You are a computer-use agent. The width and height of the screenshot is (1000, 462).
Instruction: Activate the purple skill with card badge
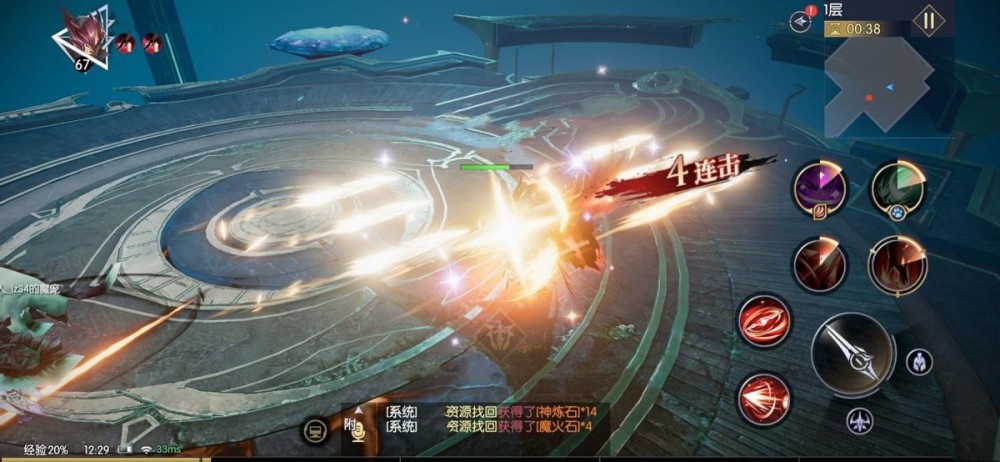pos(820,189)
